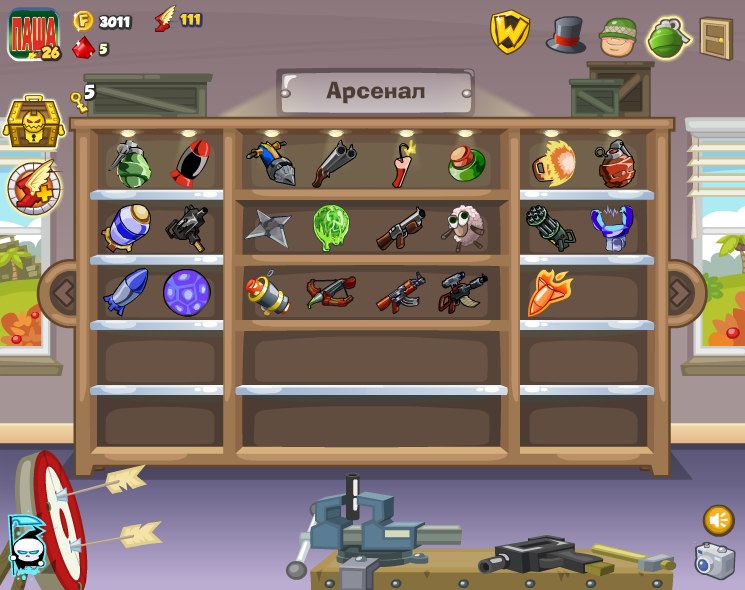
Task: Select the green grenade arsenal tab
Action: point(668,38)
